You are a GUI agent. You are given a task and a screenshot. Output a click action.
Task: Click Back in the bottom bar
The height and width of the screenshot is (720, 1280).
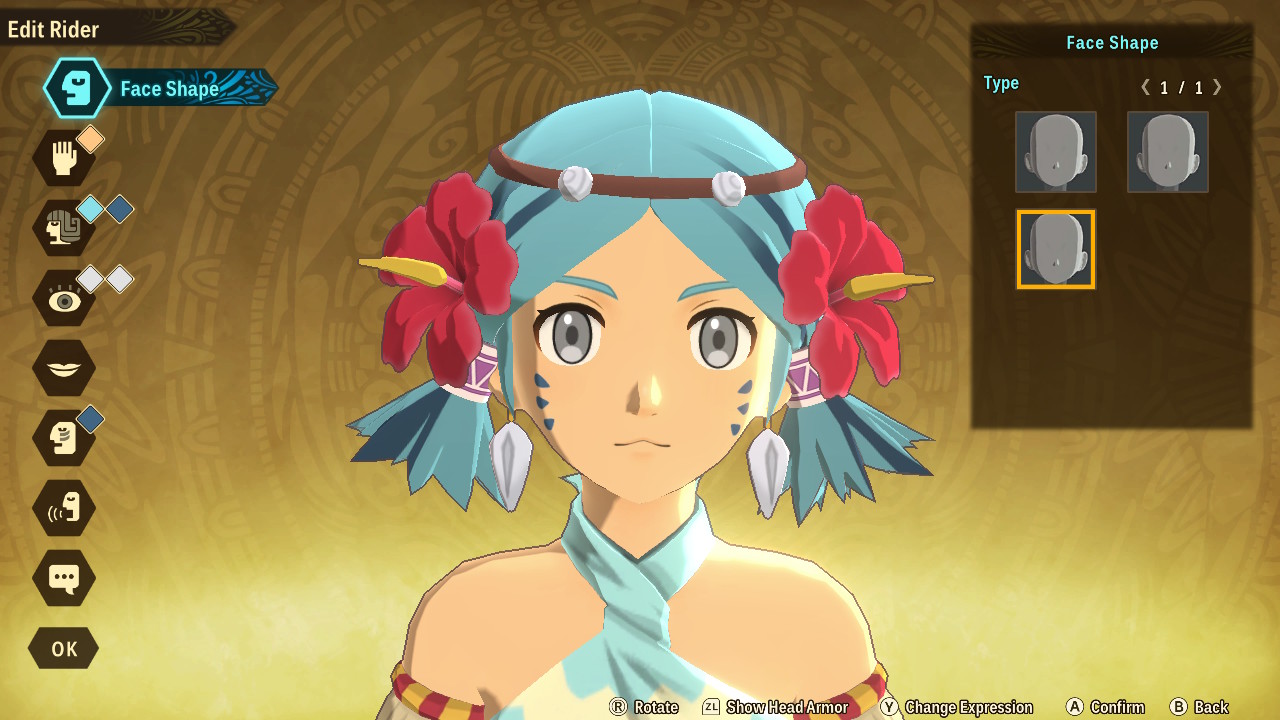pyautogui.click(x=1204, y=707)
